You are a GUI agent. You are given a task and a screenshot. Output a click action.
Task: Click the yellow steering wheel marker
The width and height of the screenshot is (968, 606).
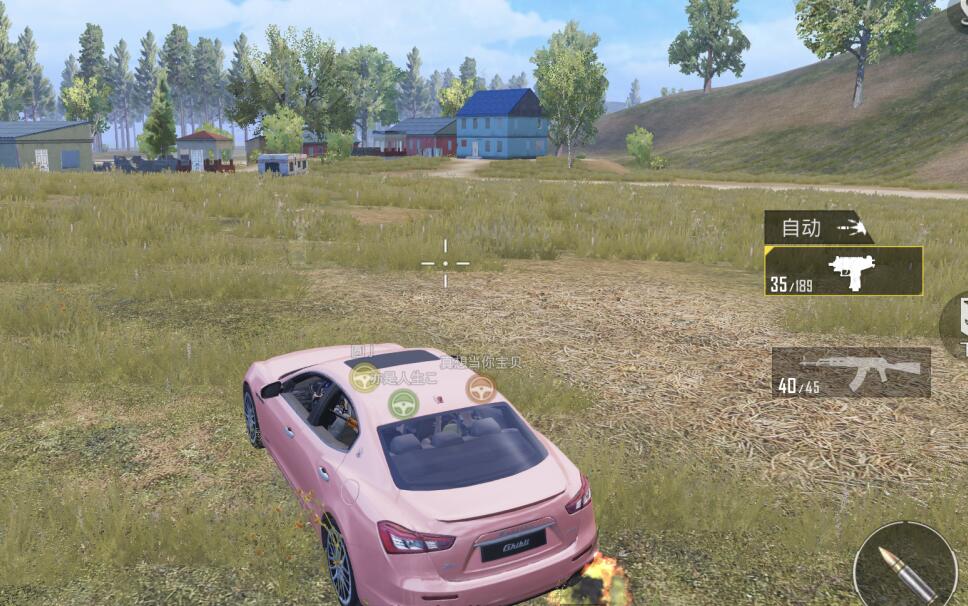365,377
